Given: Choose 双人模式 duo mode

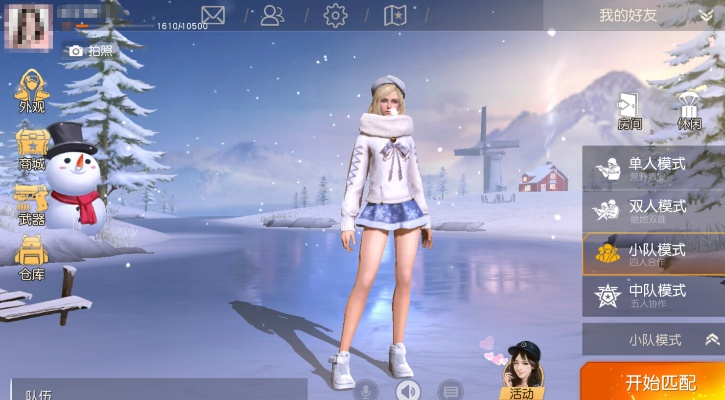Looking at the screenshot, I should coord(653,211).
